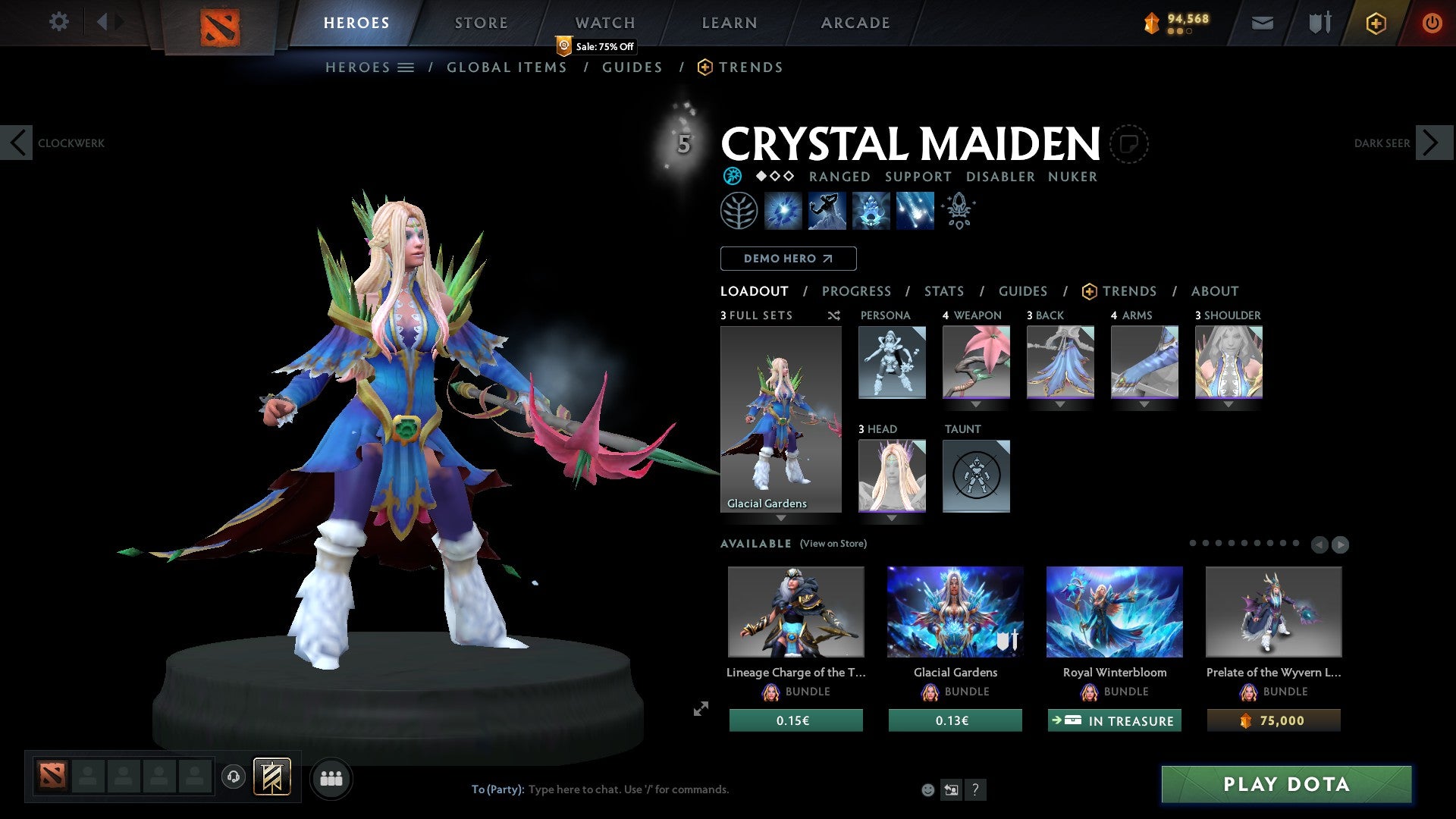Open voice chat headset icon near party slots
1456x819 pixels.
[234, 777]
